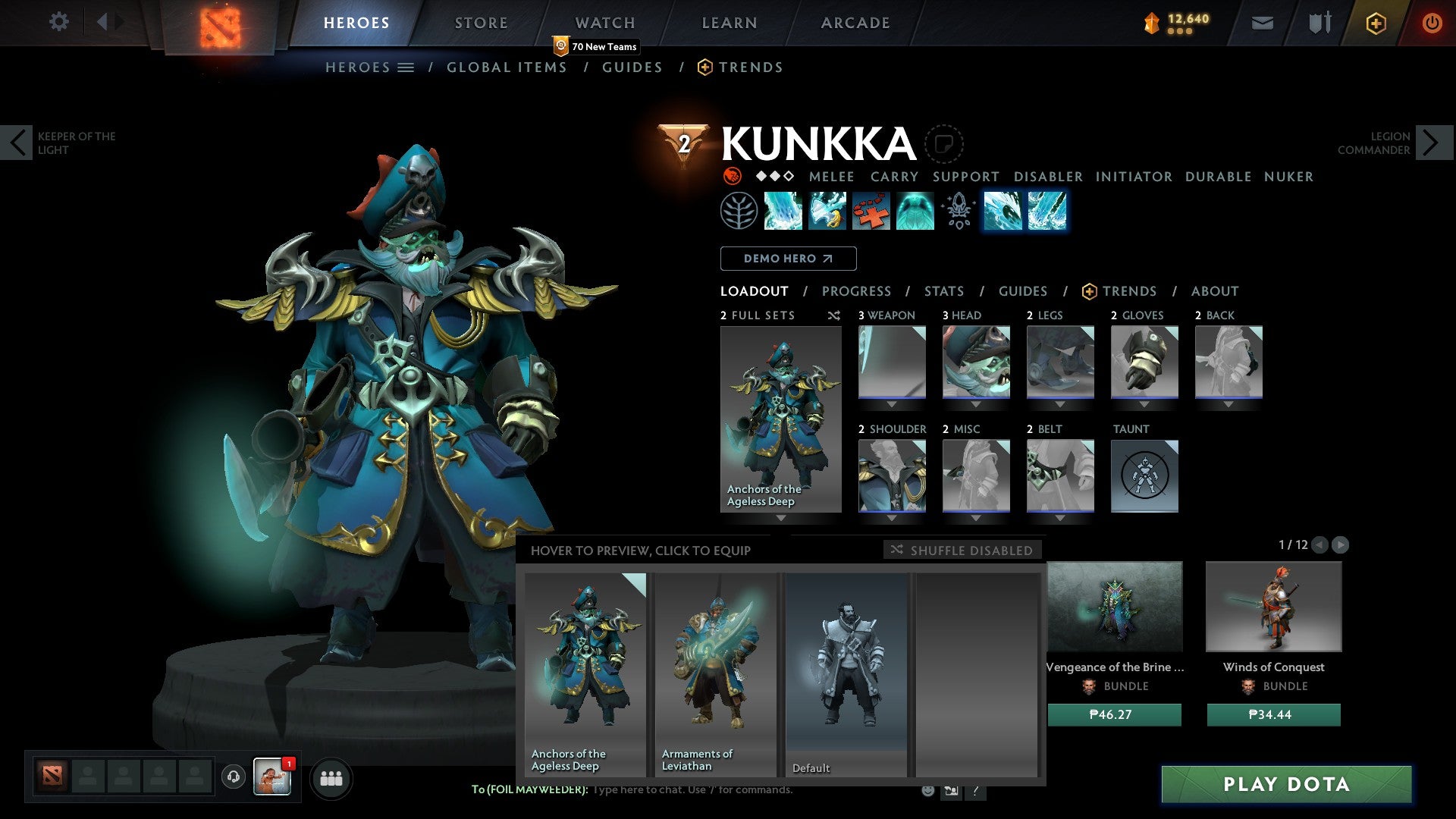
Task: Click Shuffle Disabled to enable shuffling
Action: coord(962,550)
